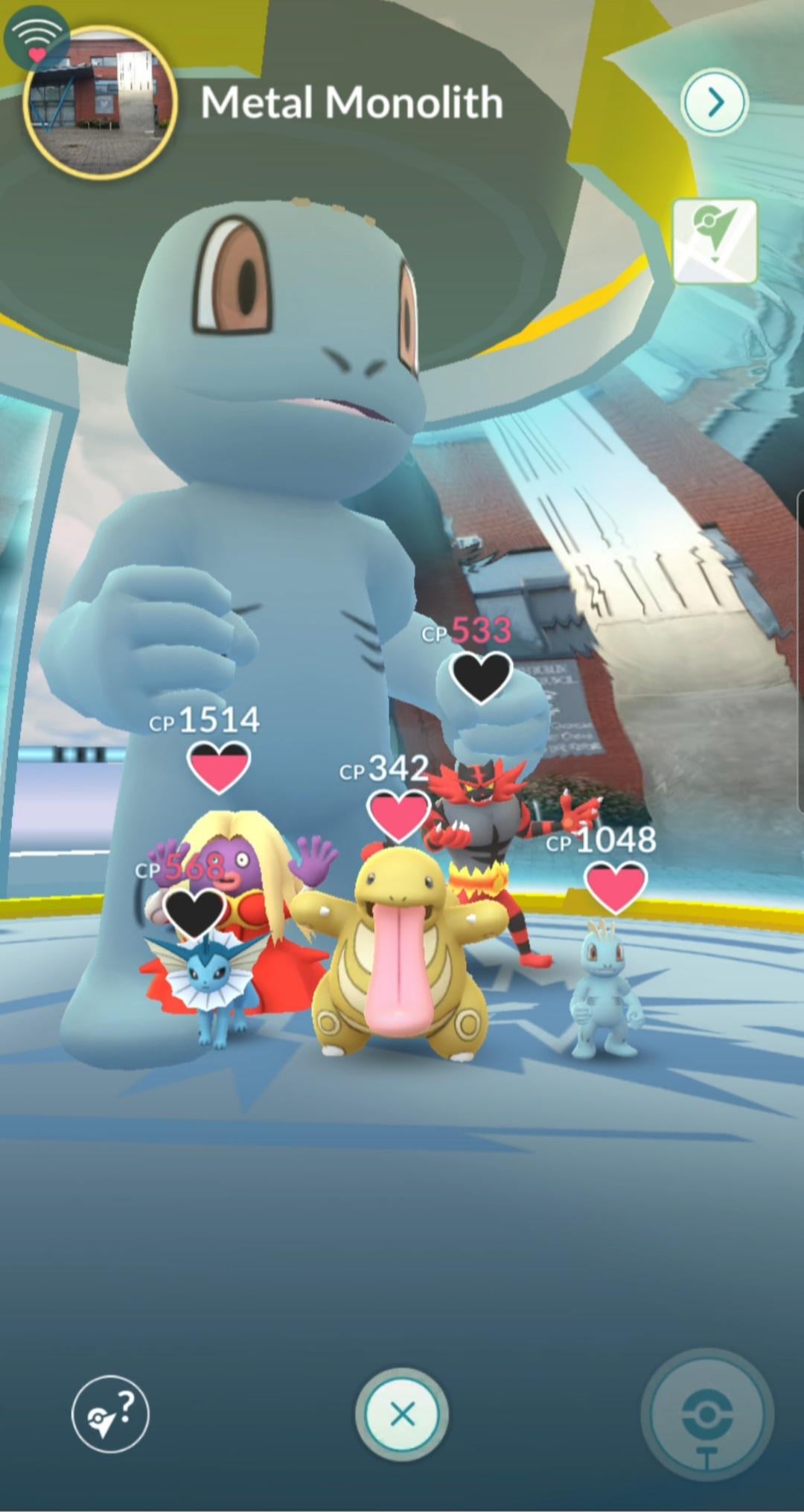Spin the gym's Poké Ball photo disc button
The width and height of the screenshot is (804, 1512).
[x=706, y=1415]
